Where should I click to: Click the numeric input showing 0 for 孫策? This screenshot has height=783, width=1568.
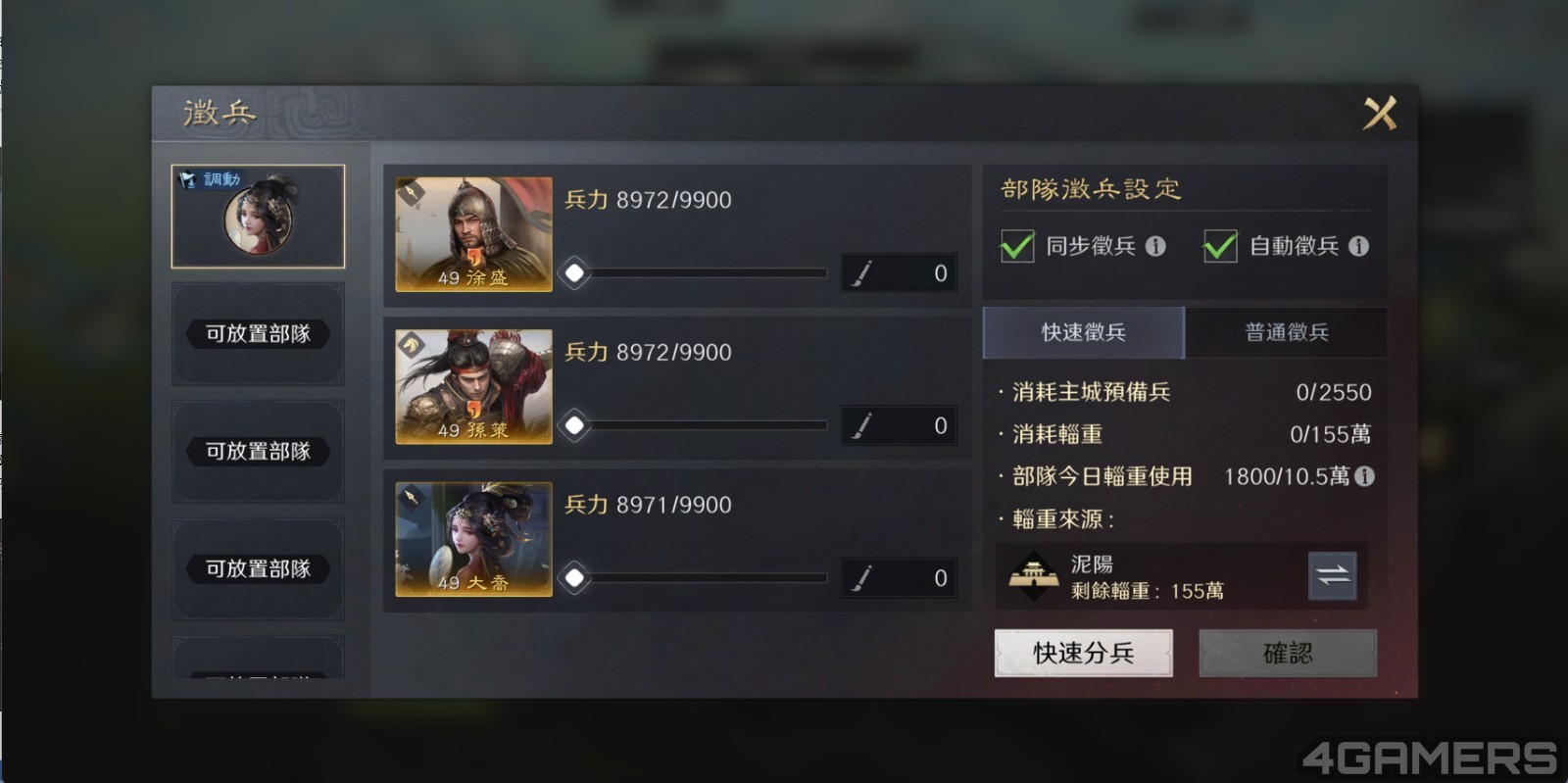click(x=921, y=425)
